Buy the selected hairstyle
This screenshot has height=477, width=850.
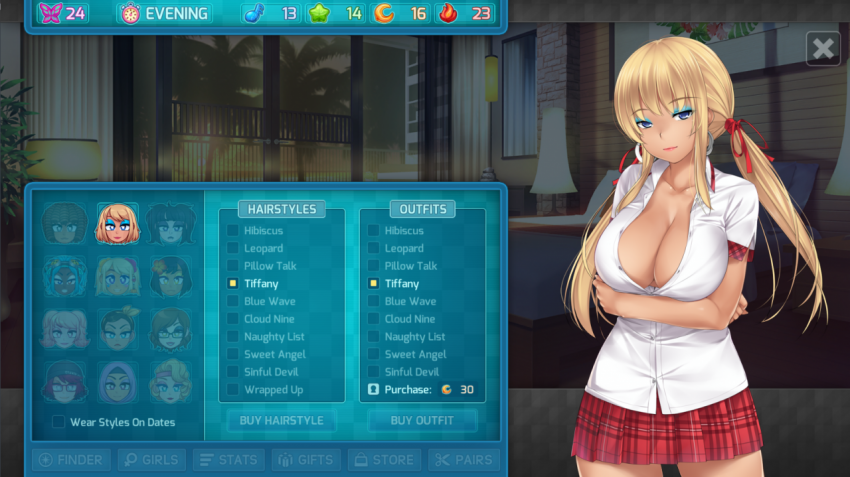[x=281, y=421]
